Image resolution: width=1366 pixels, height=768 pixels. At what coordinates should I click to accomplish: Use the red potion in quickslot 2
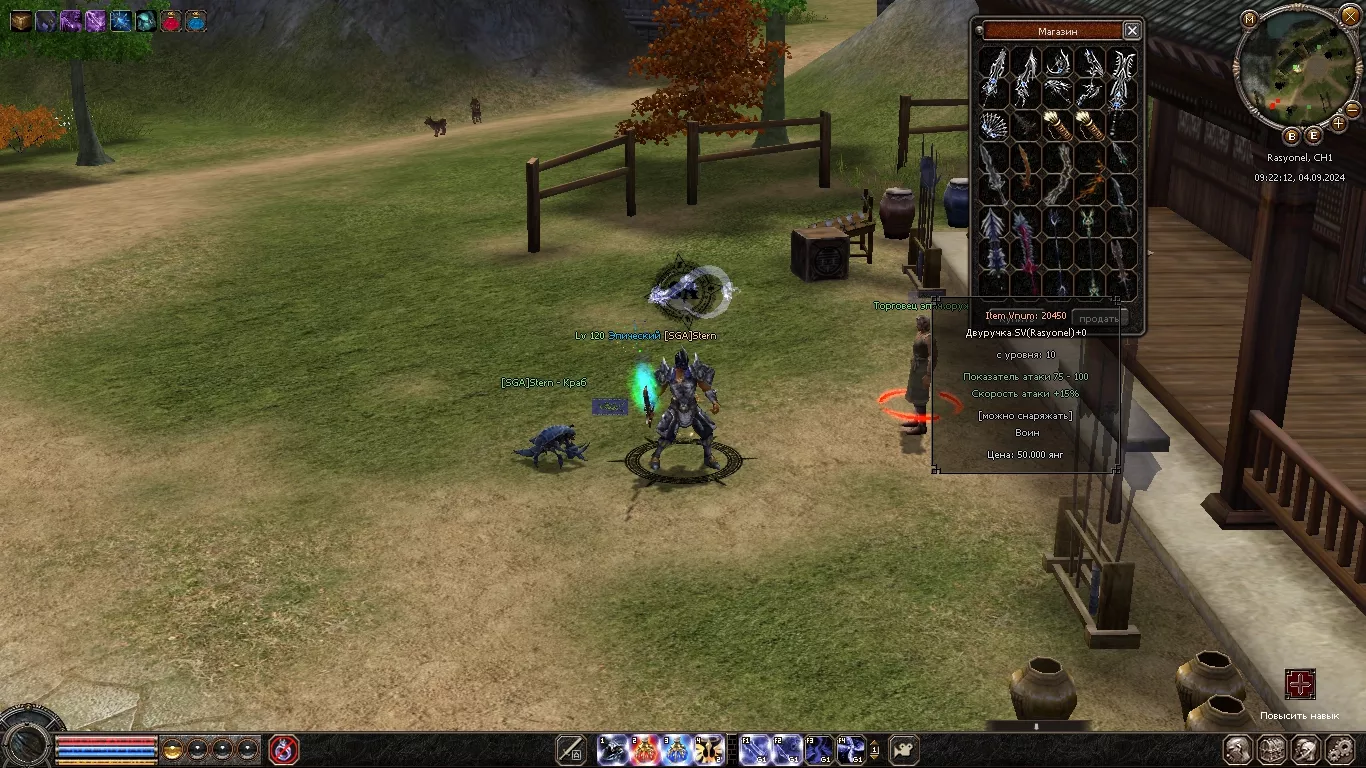click(x=645, y=749)
